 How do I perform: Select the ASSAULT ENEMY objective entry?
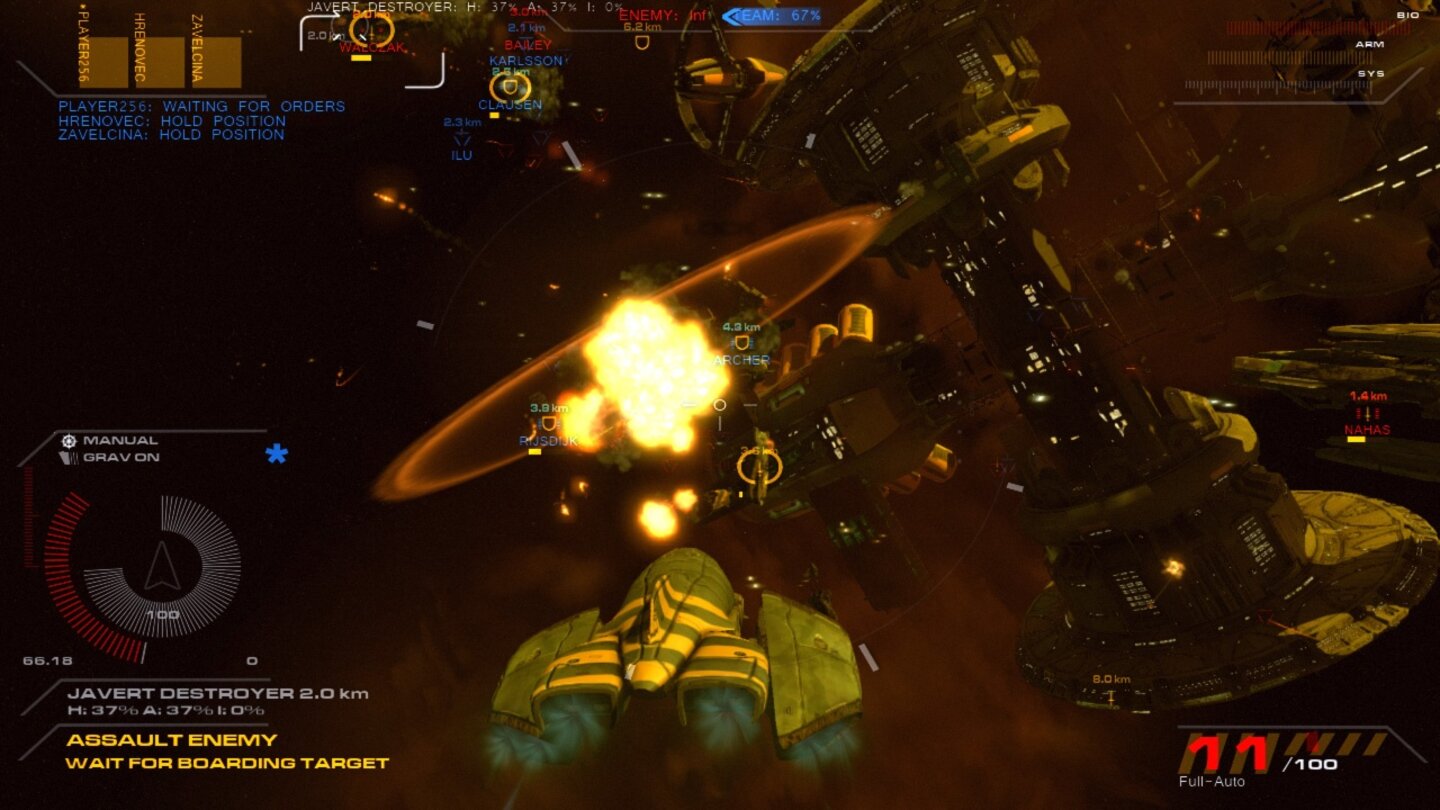point(170,741)
